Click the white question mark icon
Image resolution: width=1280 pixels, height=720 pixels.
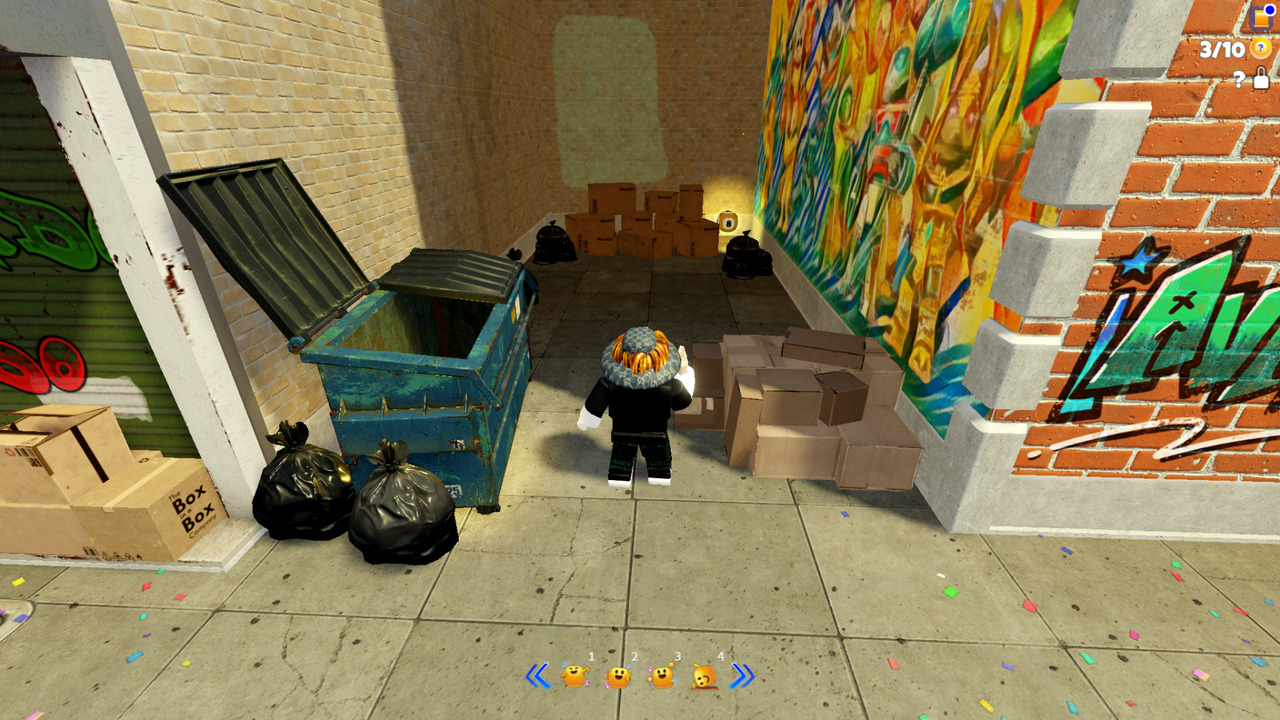point(1240,80)
